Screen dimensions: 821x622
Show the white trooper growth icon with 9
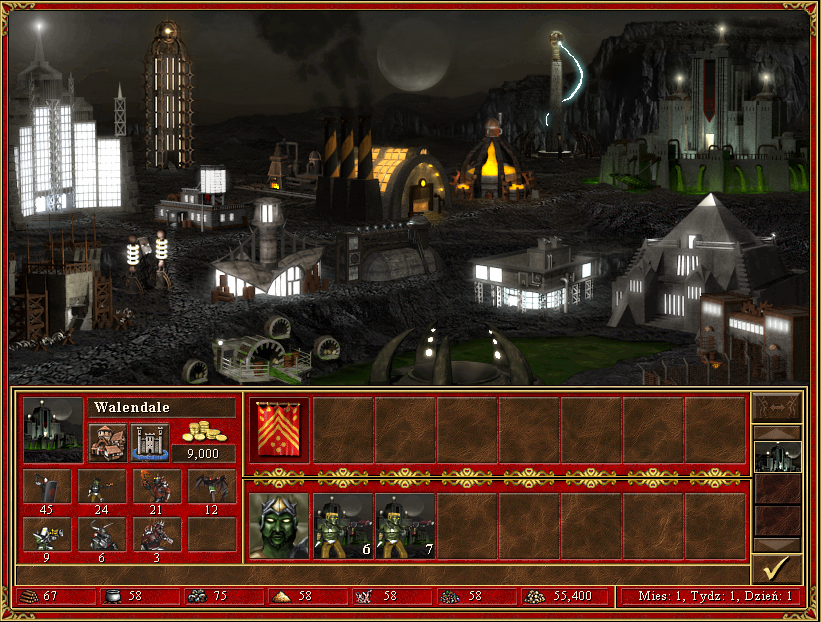click(47, 533)
